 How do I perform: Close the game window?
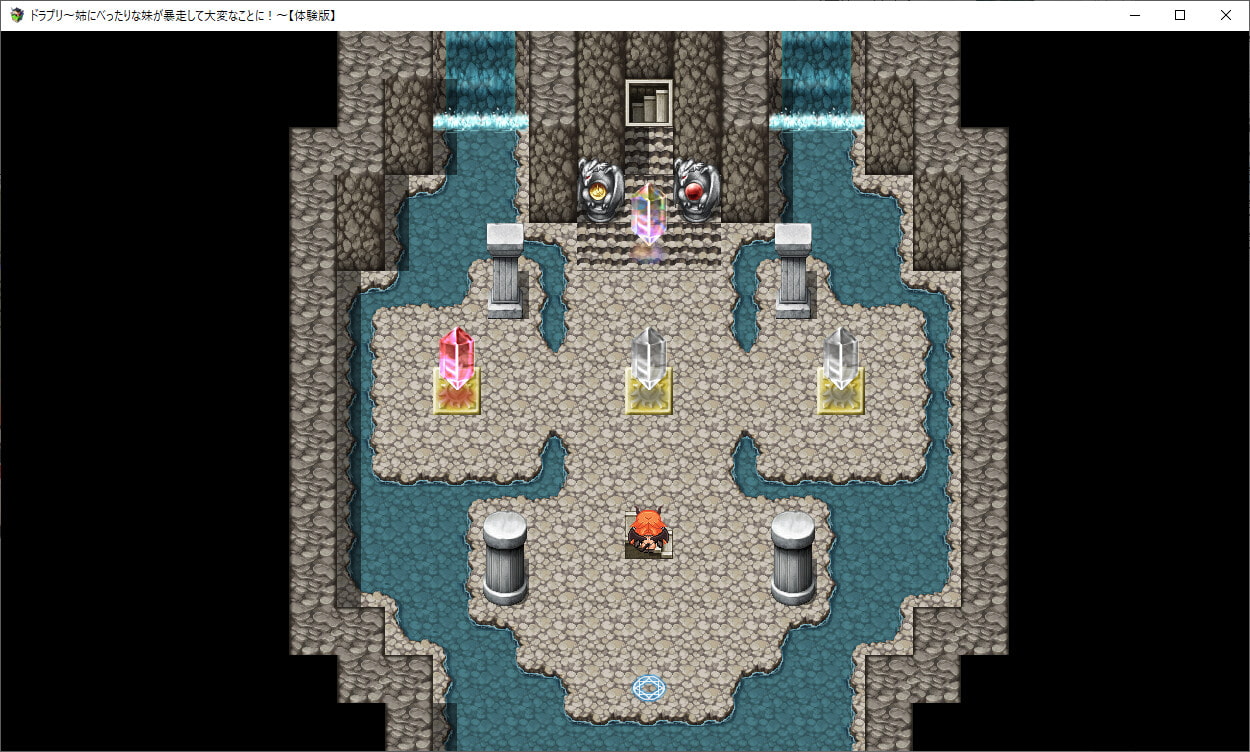point(1226,15)
